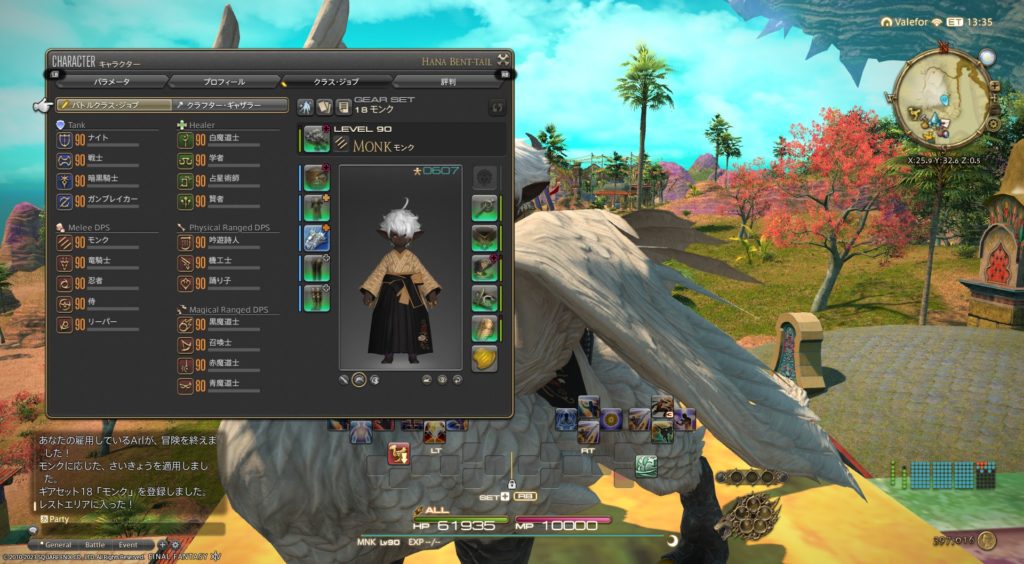
Task: Choose the 黒魔道士 caster job
Action: pyautogui.click(x=222, y=324)
